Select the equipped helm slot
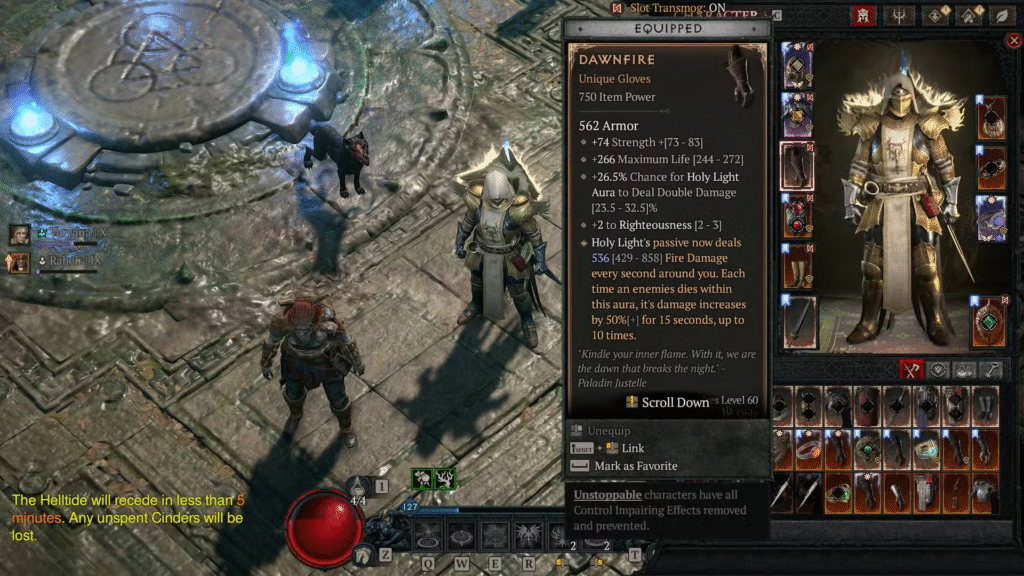Image resolution: width=1024 pixels, height=576 pixels. click(x=797, y=64)
